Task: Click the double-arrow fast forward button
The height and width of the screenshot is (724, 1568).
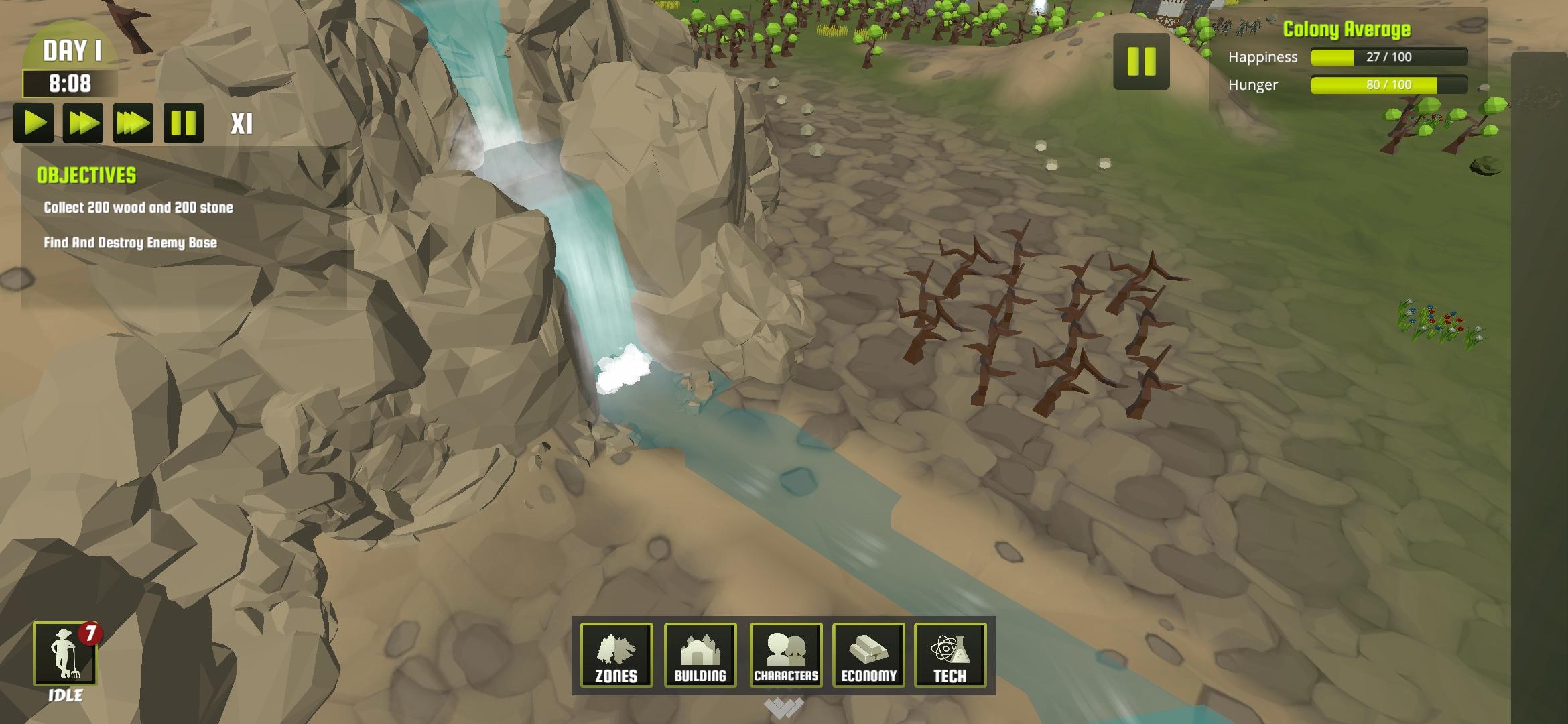Action: click(x=84, y=123)
